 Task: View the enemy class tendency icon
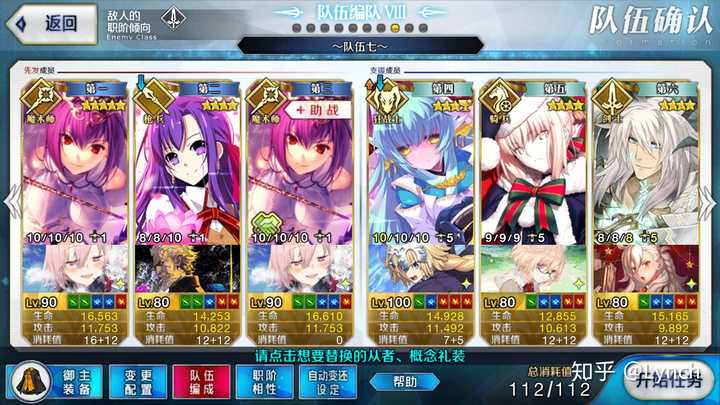point(175,19)
